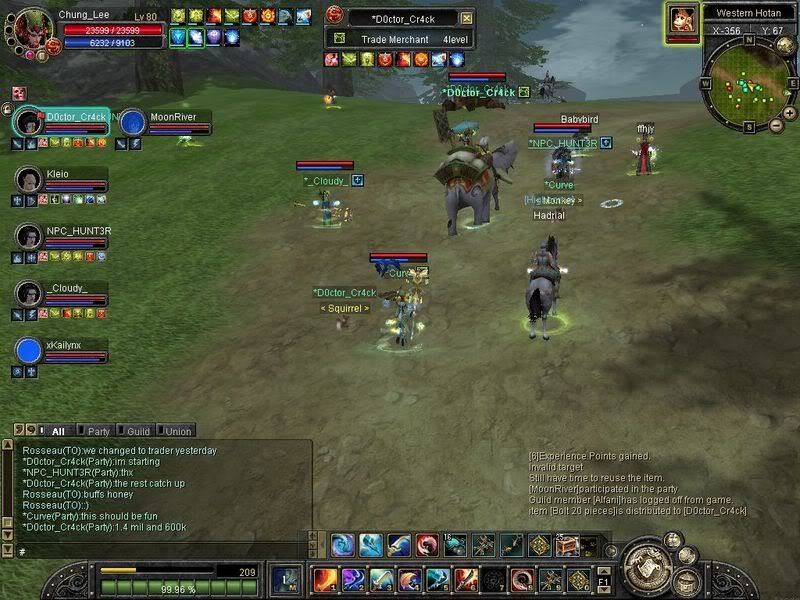Screen dimensions: 800x600
Task: Target party member NPC_HUNT3R in list
Action: [29, 237]
